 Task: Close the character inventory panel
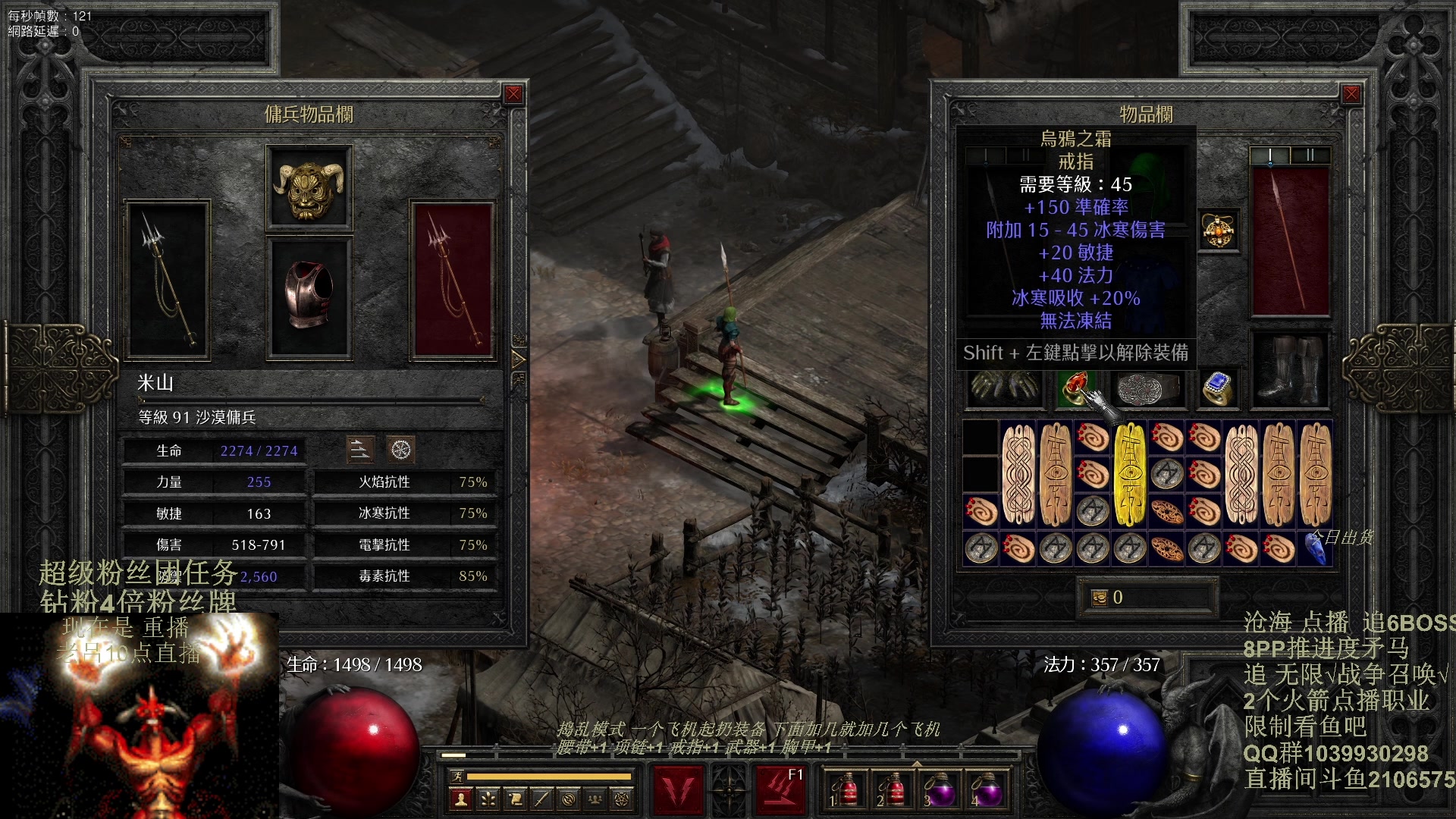[1351, 94]
